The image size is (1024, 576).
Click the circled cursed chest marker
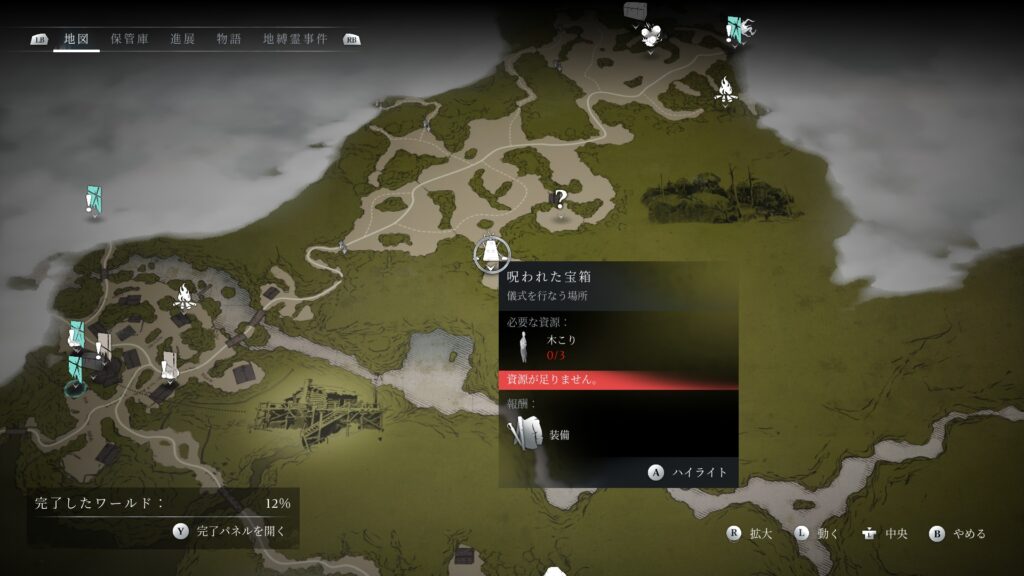pyautogui.click(x=491, y=254)
